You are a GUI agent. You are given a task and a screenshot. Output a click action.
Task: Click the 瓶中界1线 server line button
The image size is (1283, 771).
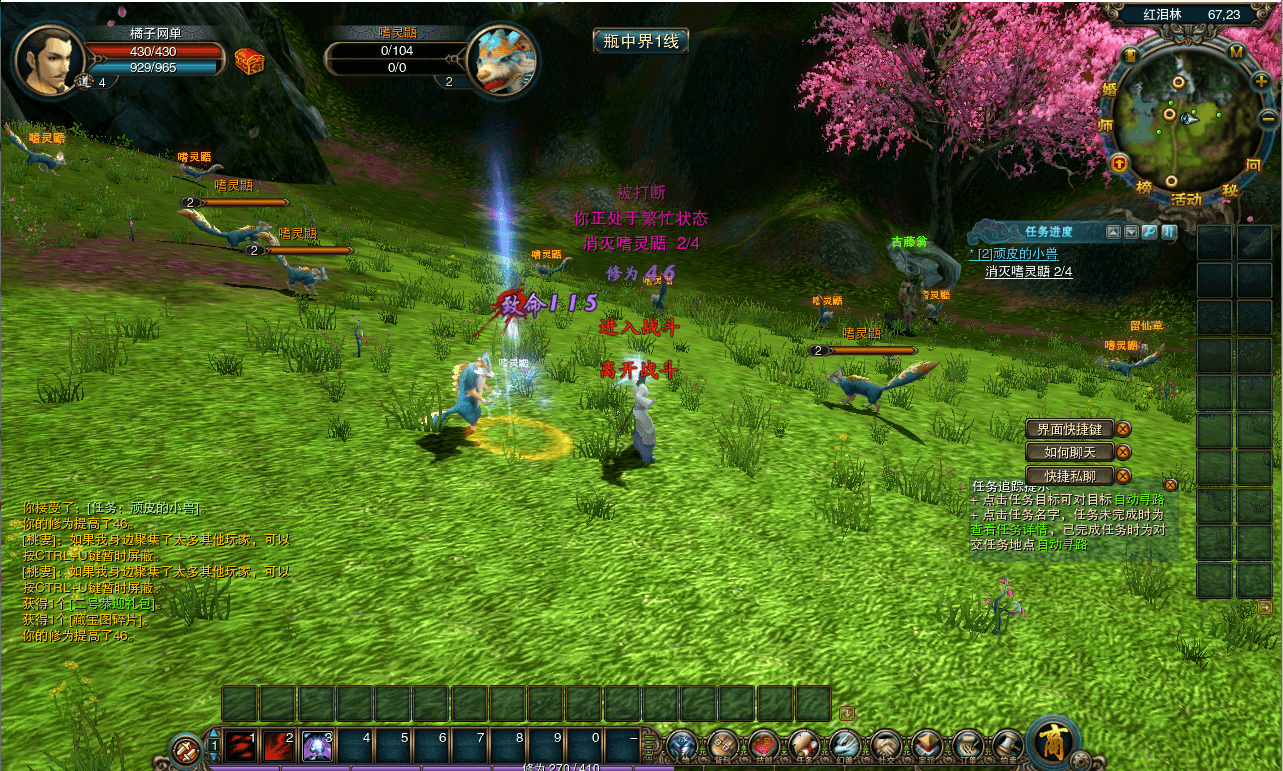(x=640, y=41)
